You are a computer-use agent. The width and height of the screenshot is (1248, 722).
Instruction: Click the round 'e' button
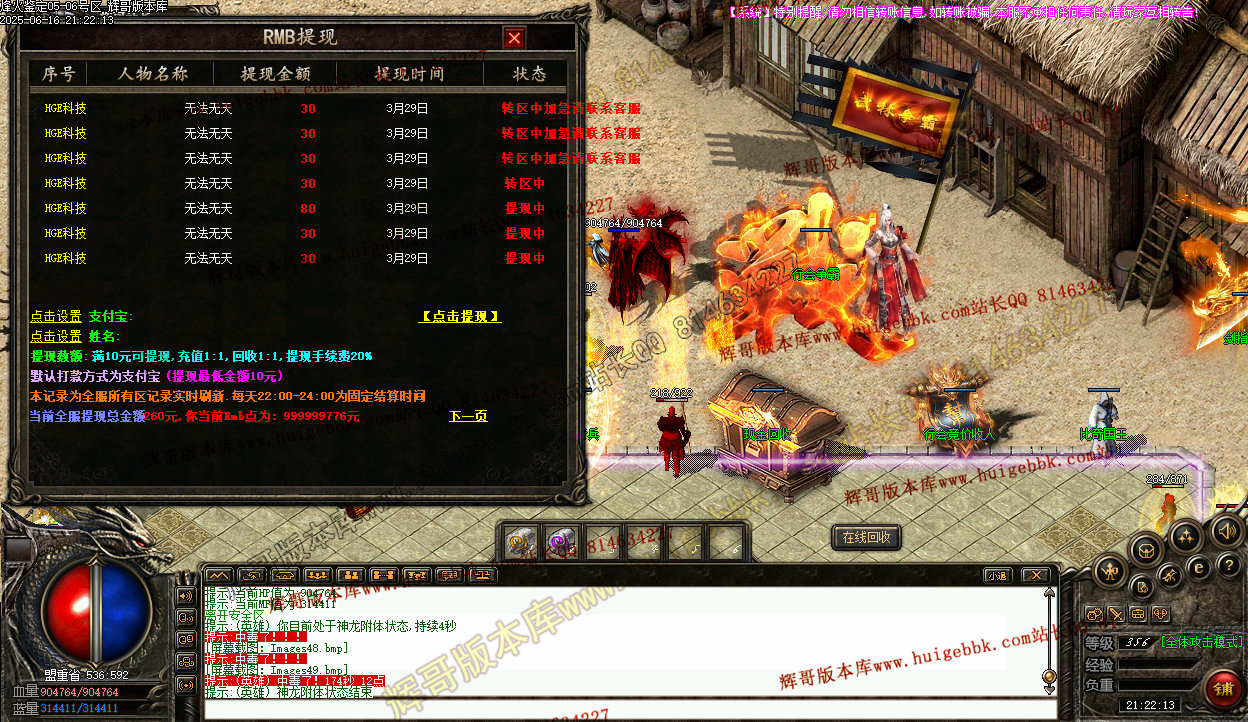(1199, 567)
